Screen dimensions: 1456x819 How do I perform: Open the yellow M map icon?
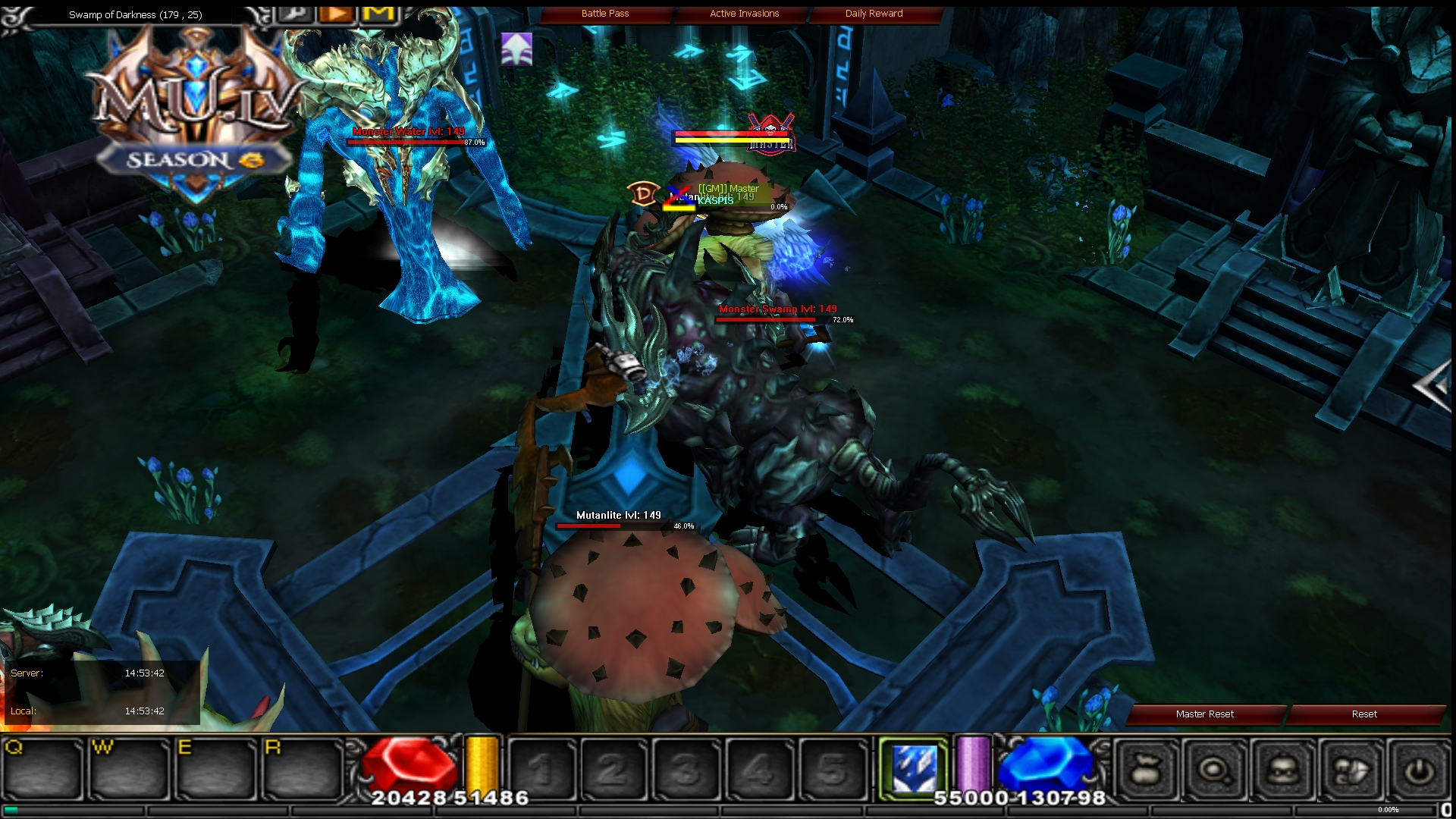pyautogui.click(x=379, y=12)
